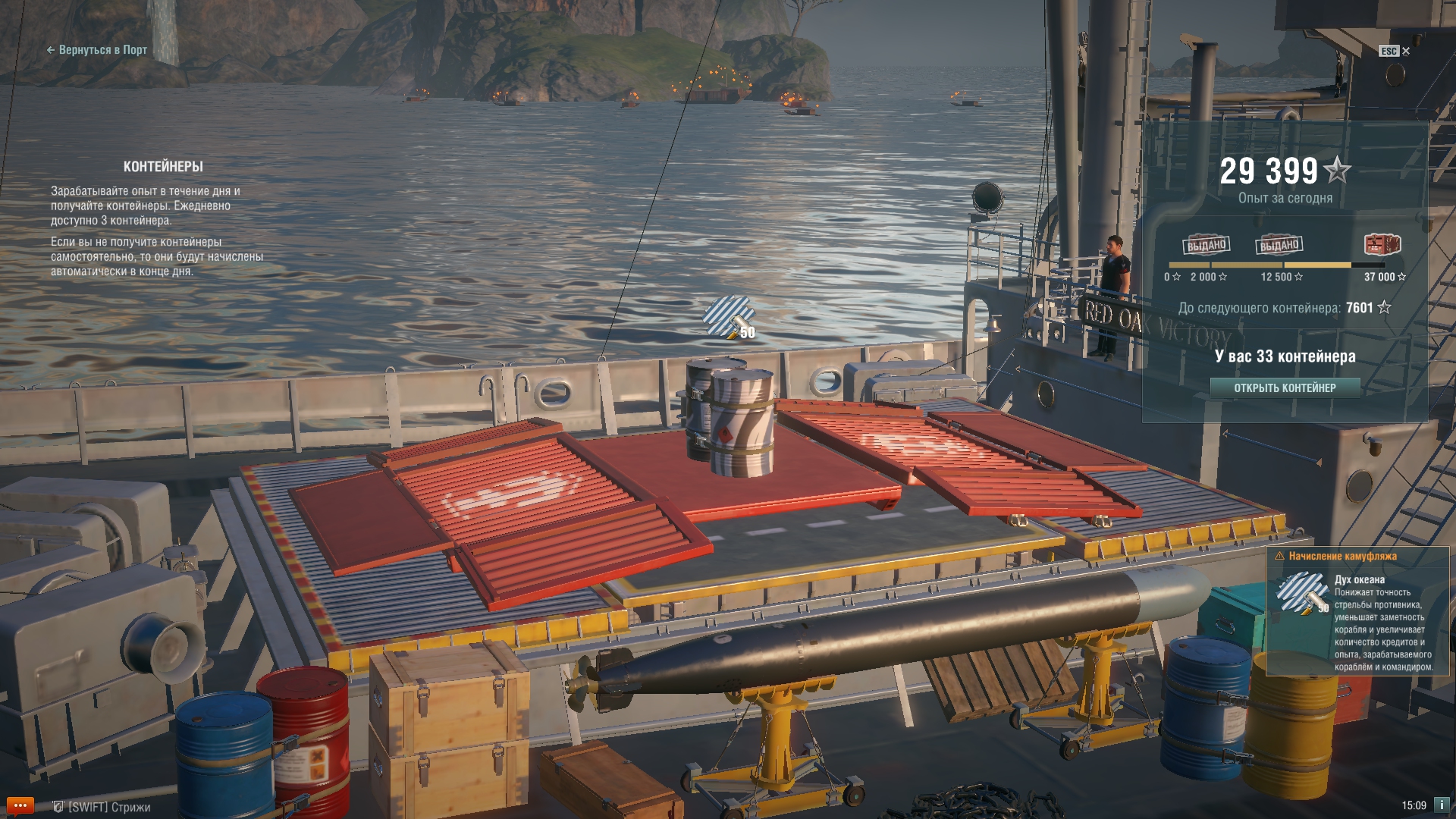Open a container with Открыть контейнер button

(x=1285, y=388)
